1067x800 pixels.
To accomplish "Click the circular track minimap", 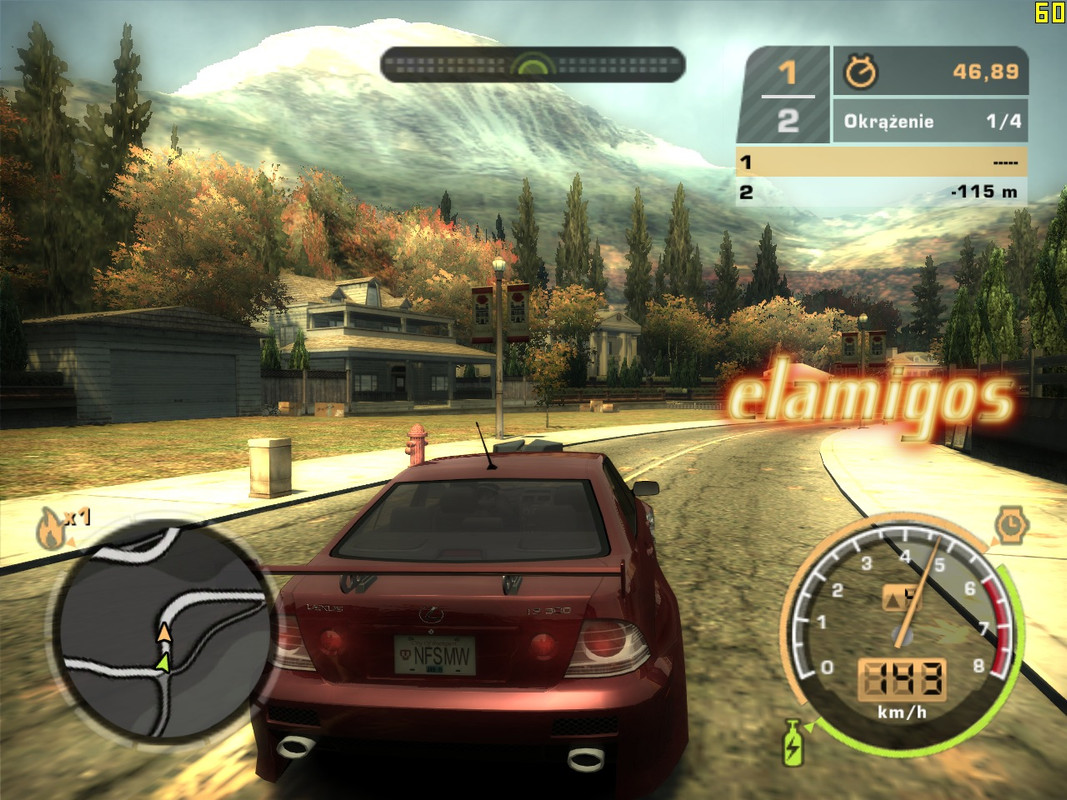I will coord(164,632).
